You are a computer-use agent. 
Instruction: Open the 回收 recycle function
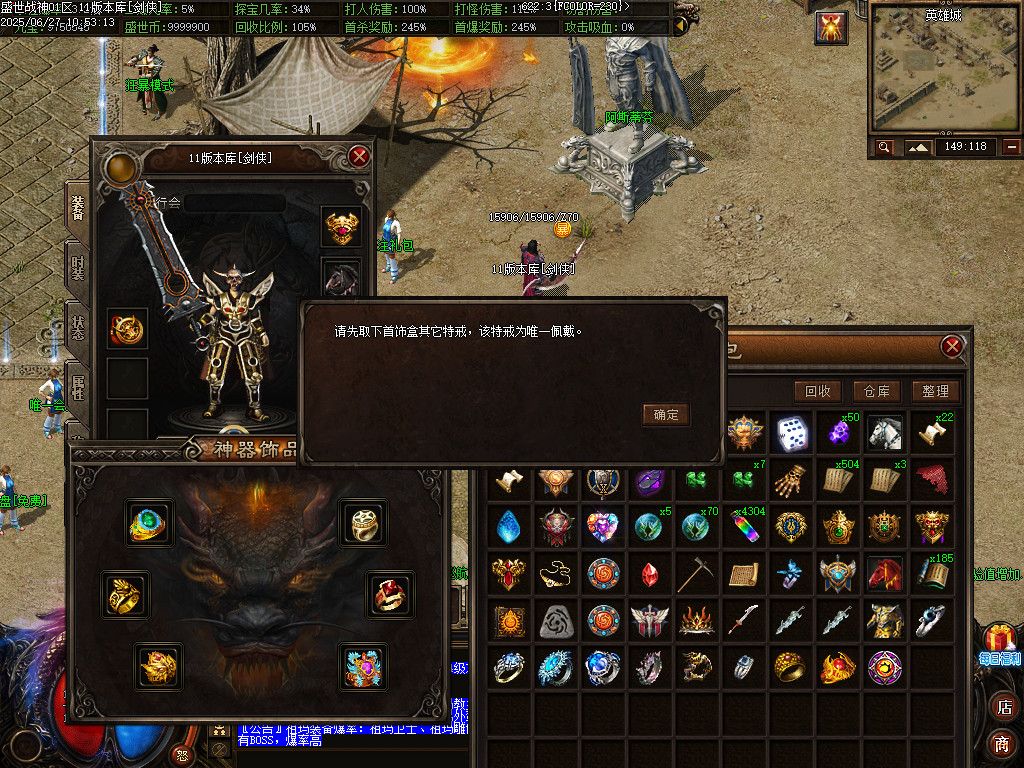click(x=817, y=391)
